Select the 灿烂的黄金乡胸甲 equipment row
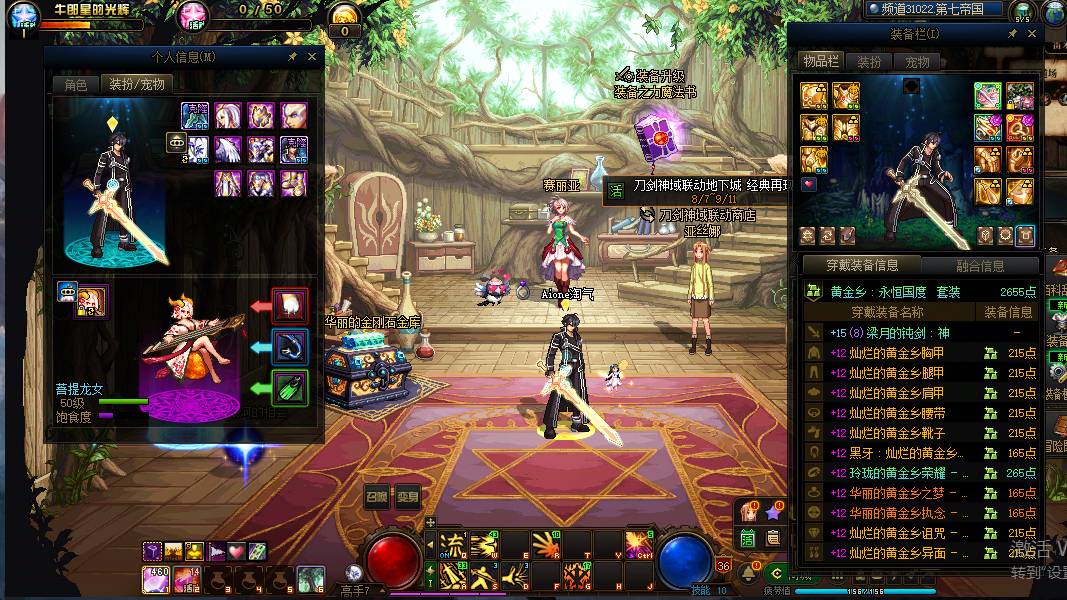Image resolution: width=1067 pixels, height=600 pixels. (x=897, y=353)
